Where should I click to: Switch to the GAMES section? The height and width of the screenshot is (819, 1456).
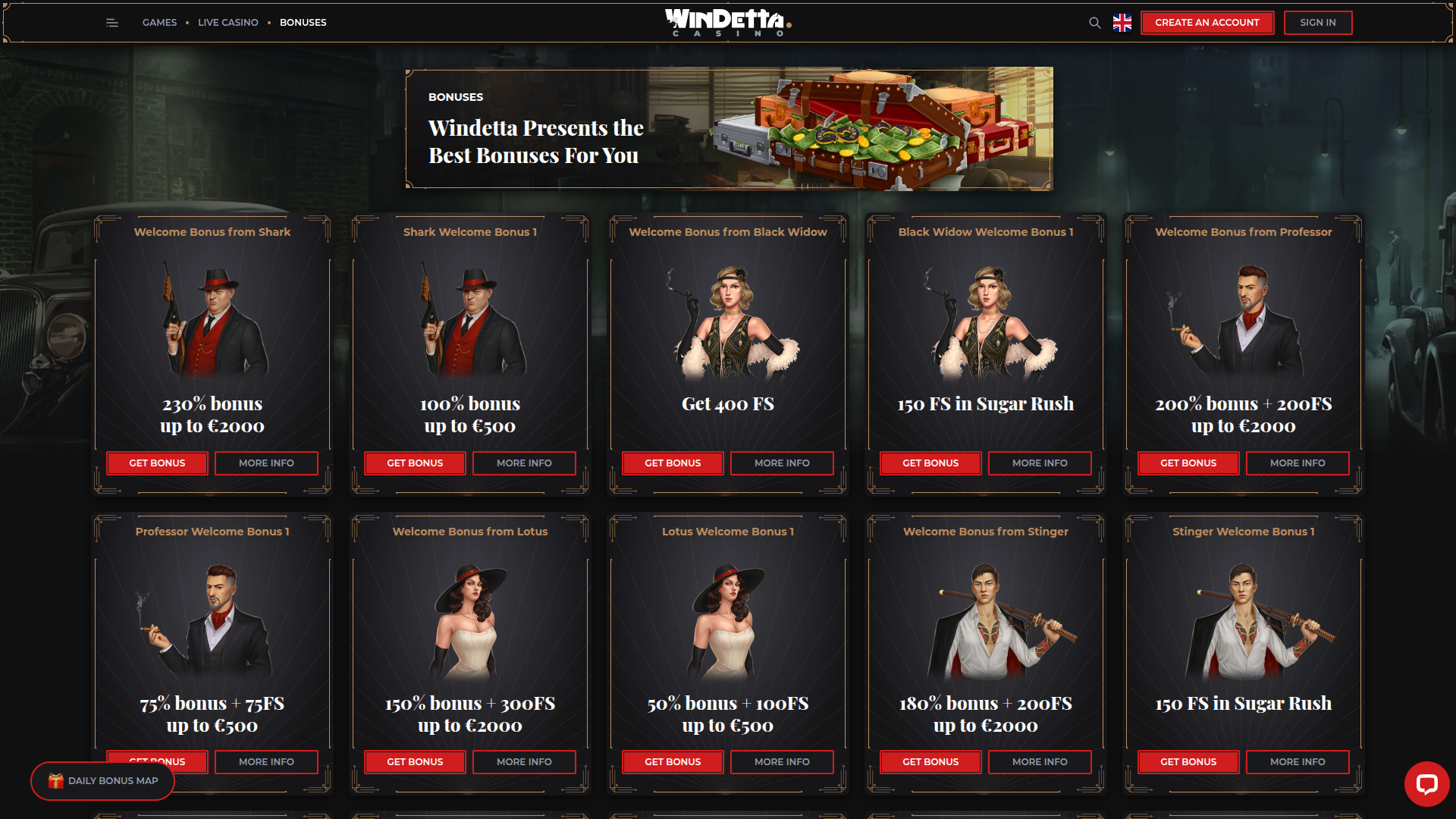click(x=159, y=23)
